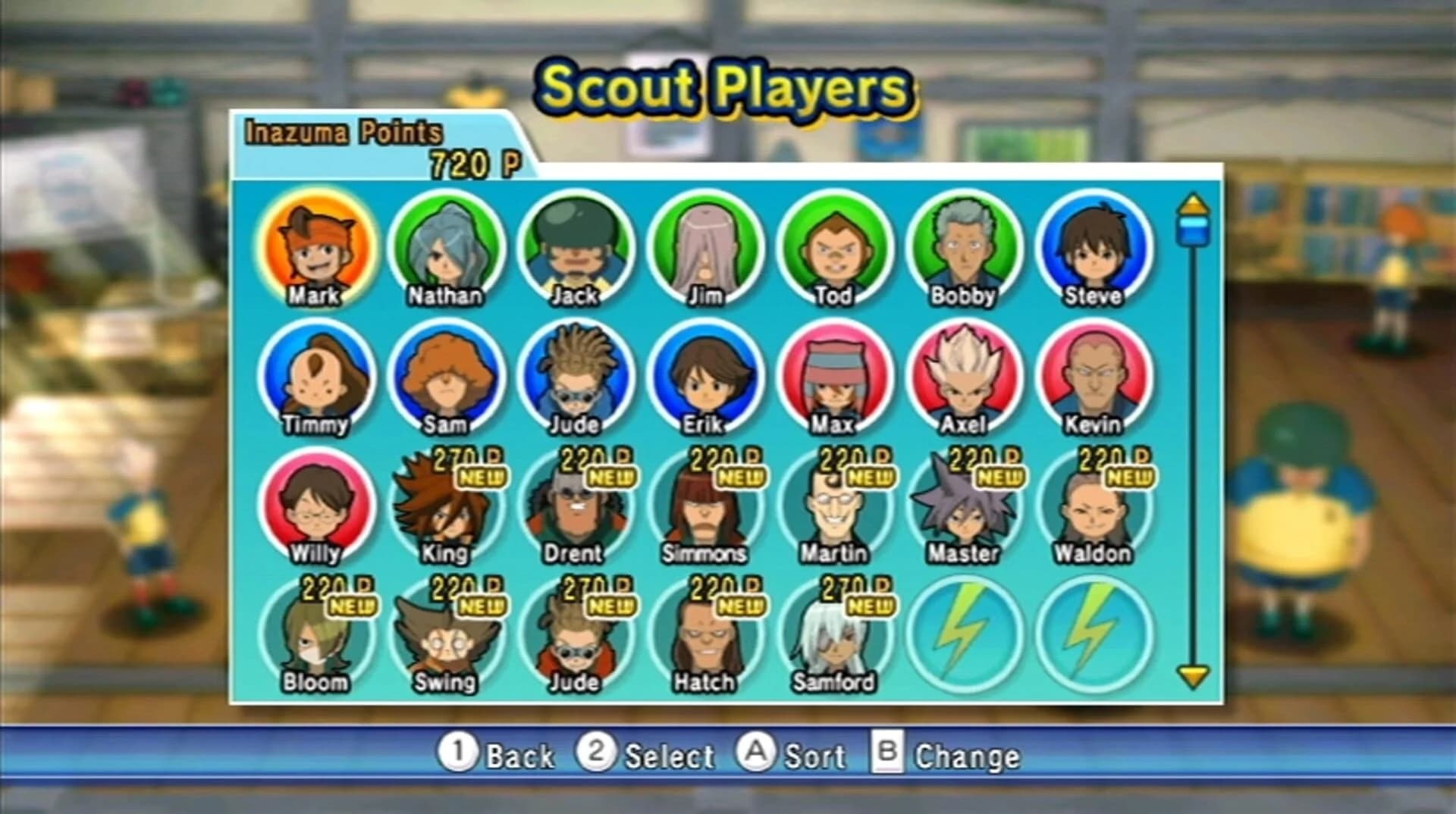This screenshot has width=1456, height=814.
Task: Choose Master from the third row
Action: click(962, 508)
